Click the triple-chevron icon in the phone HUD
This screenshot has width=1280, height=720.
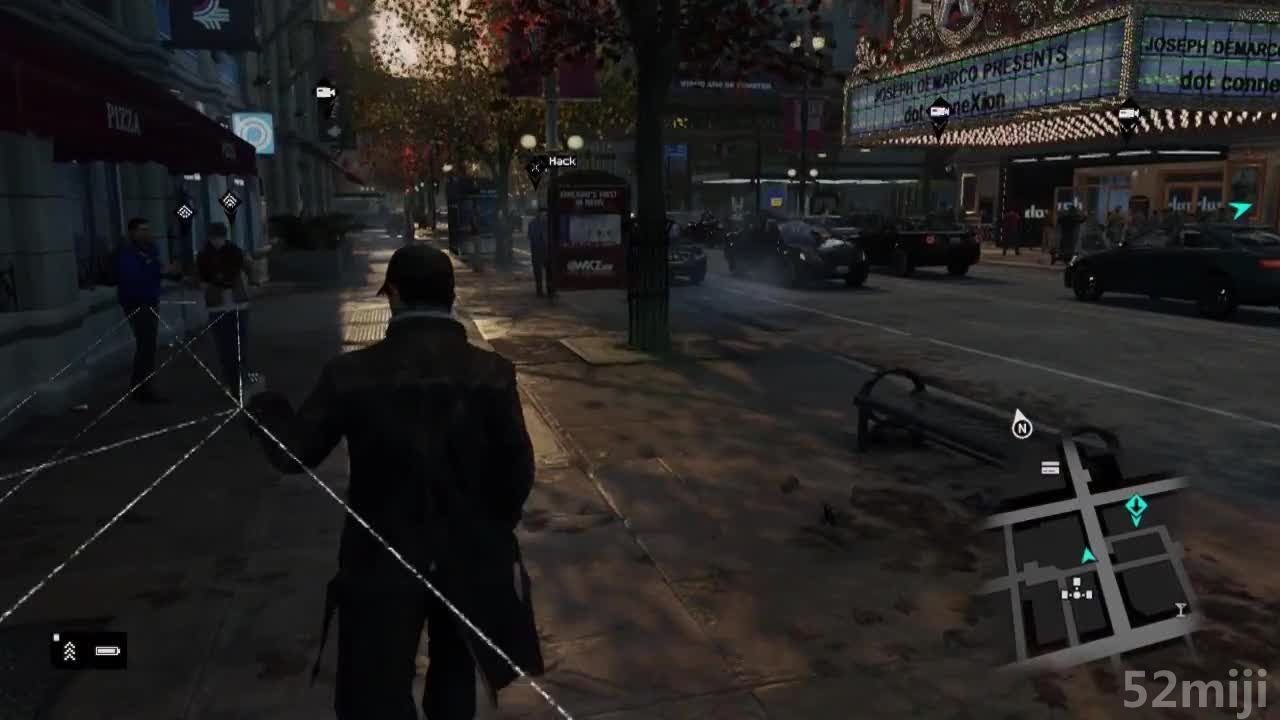pos(70,651)
